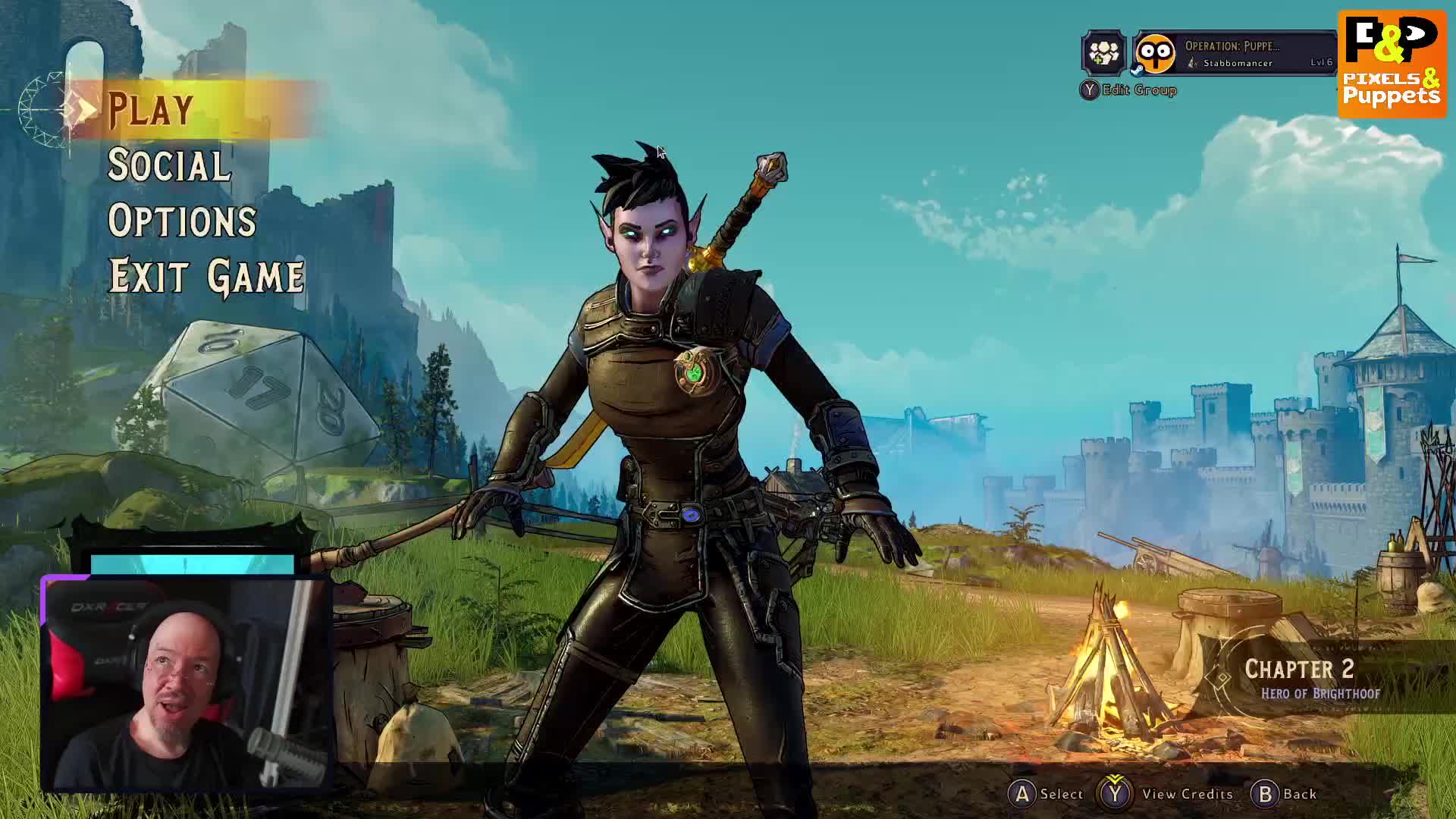This screenshot has height=819, width=1456.
Task: Click the View Credits label
Action: pos(1187,794)
